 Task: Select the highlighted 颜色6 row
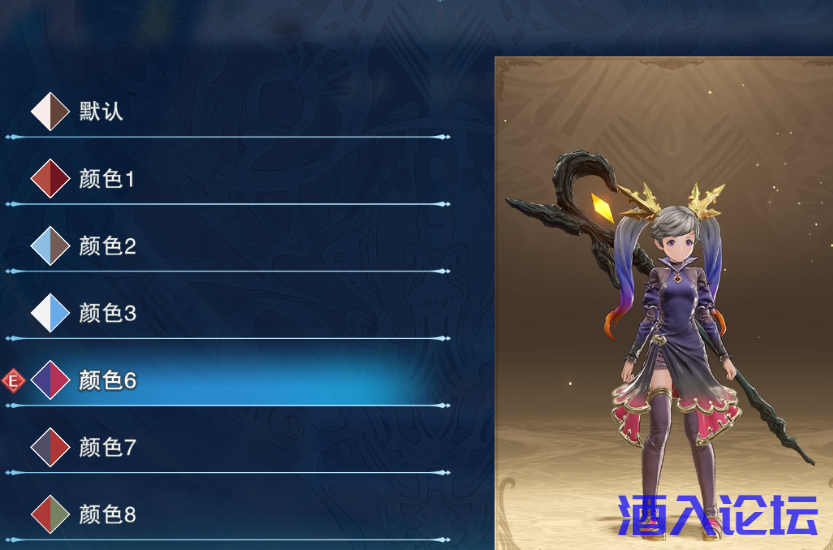(x=106, y=380)
